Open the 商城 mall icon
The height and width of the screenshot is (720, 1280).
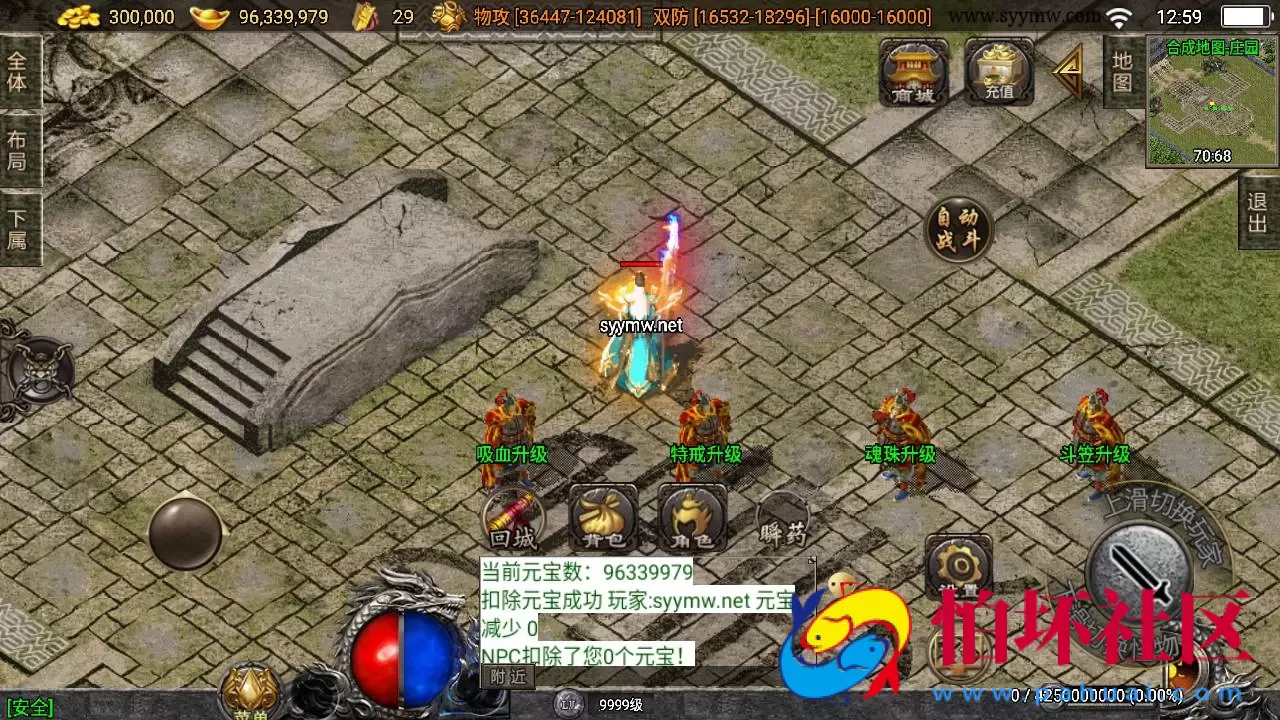(x=912, y=72)
